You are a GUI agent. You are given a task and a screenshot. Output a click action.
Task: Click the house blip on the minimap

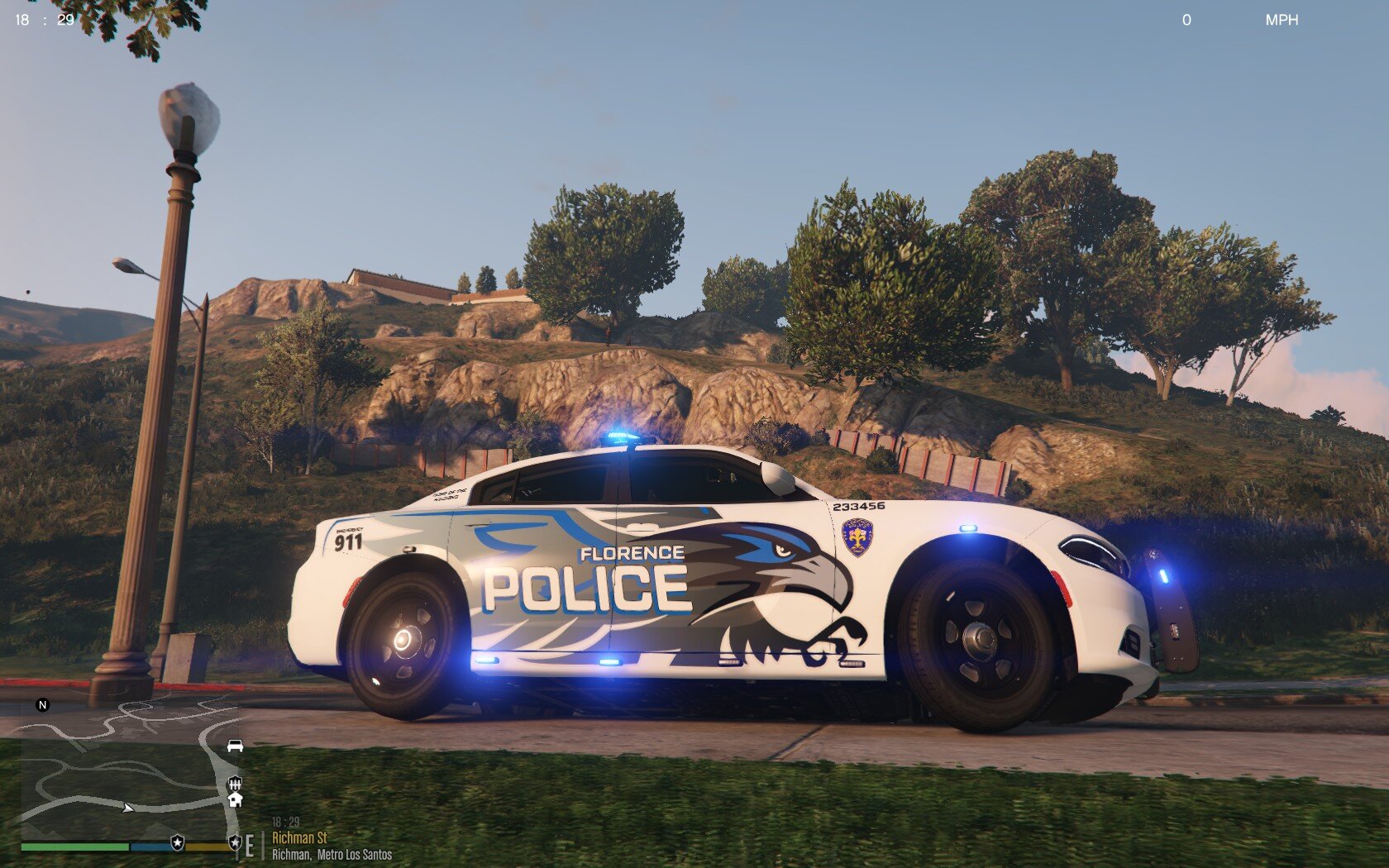tap(235, 799)
